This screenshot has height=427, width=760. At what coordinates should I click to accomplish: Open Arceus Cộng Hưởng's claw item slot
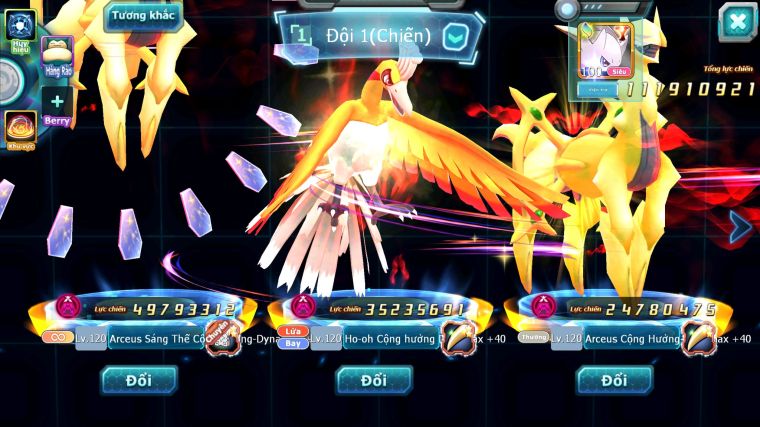point(699,338)
